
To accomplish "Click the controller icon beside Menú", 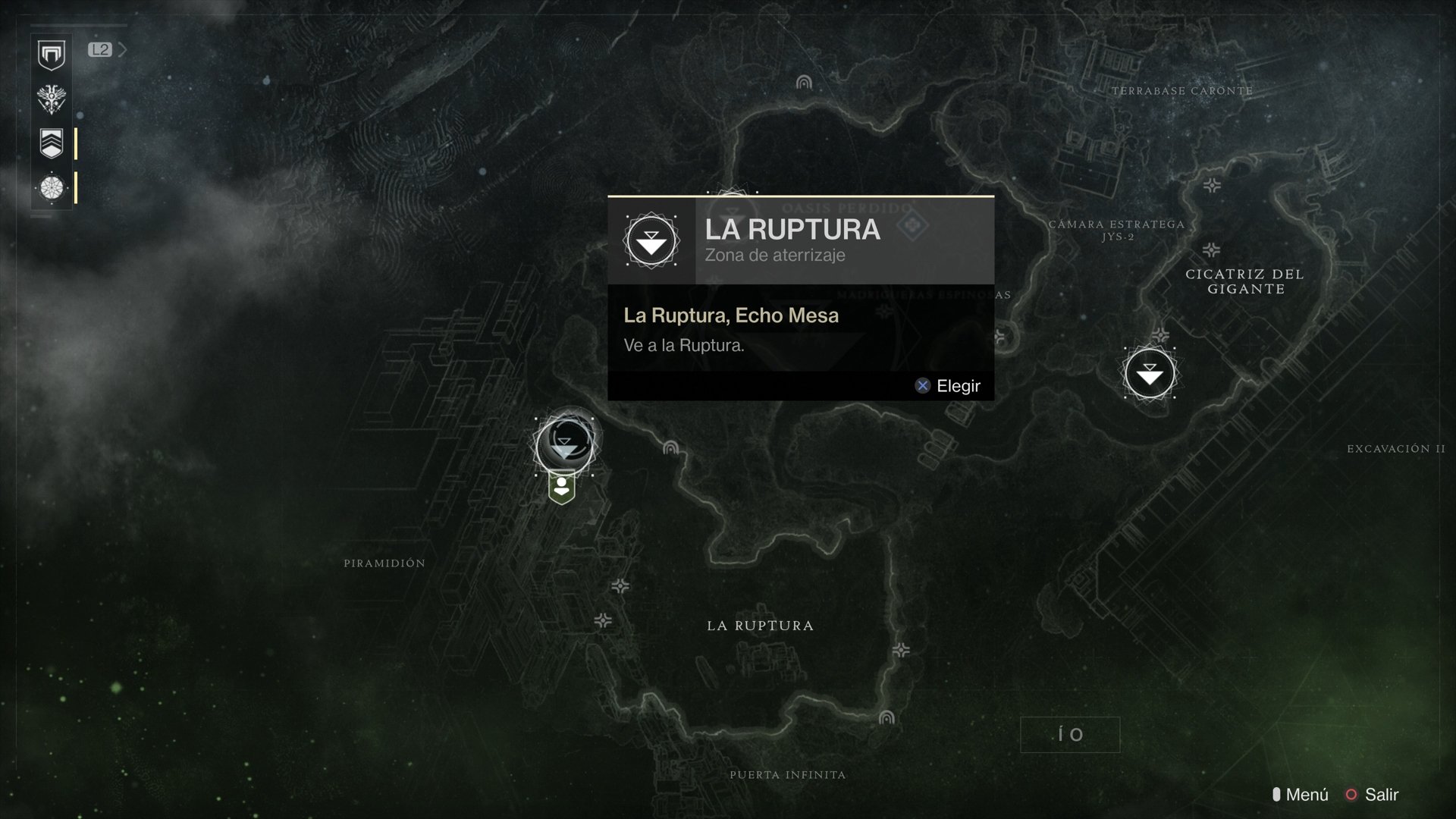I will [x=1279, y=795].
